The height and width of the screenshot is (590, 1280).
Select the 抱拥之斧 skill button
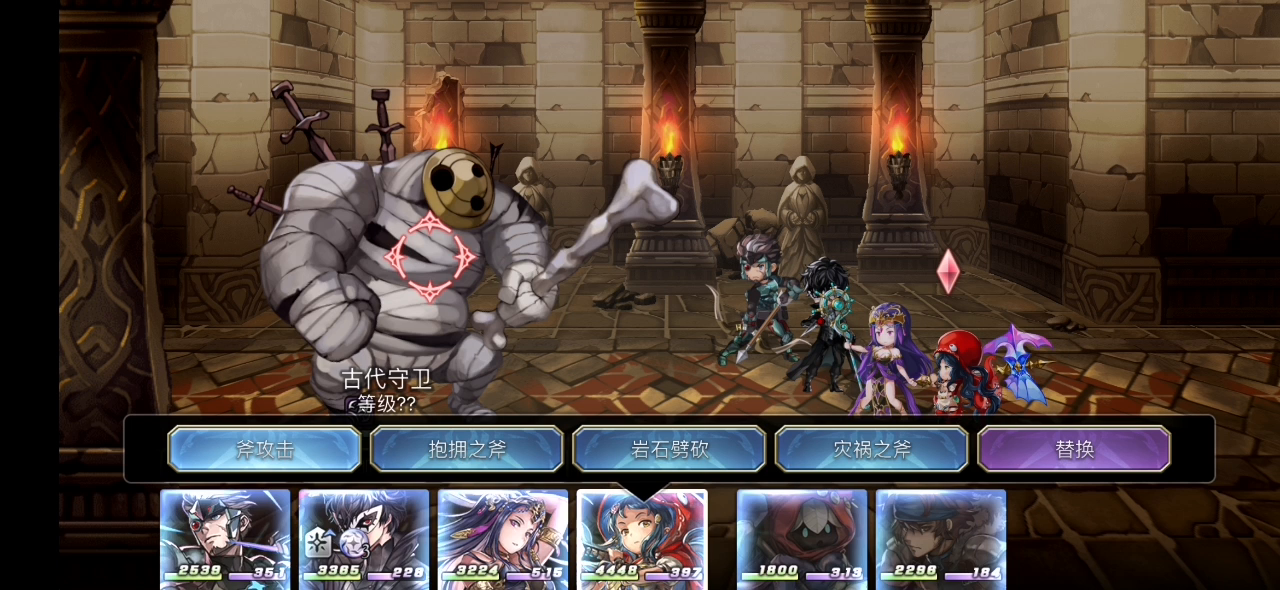(x=467, y=449)
